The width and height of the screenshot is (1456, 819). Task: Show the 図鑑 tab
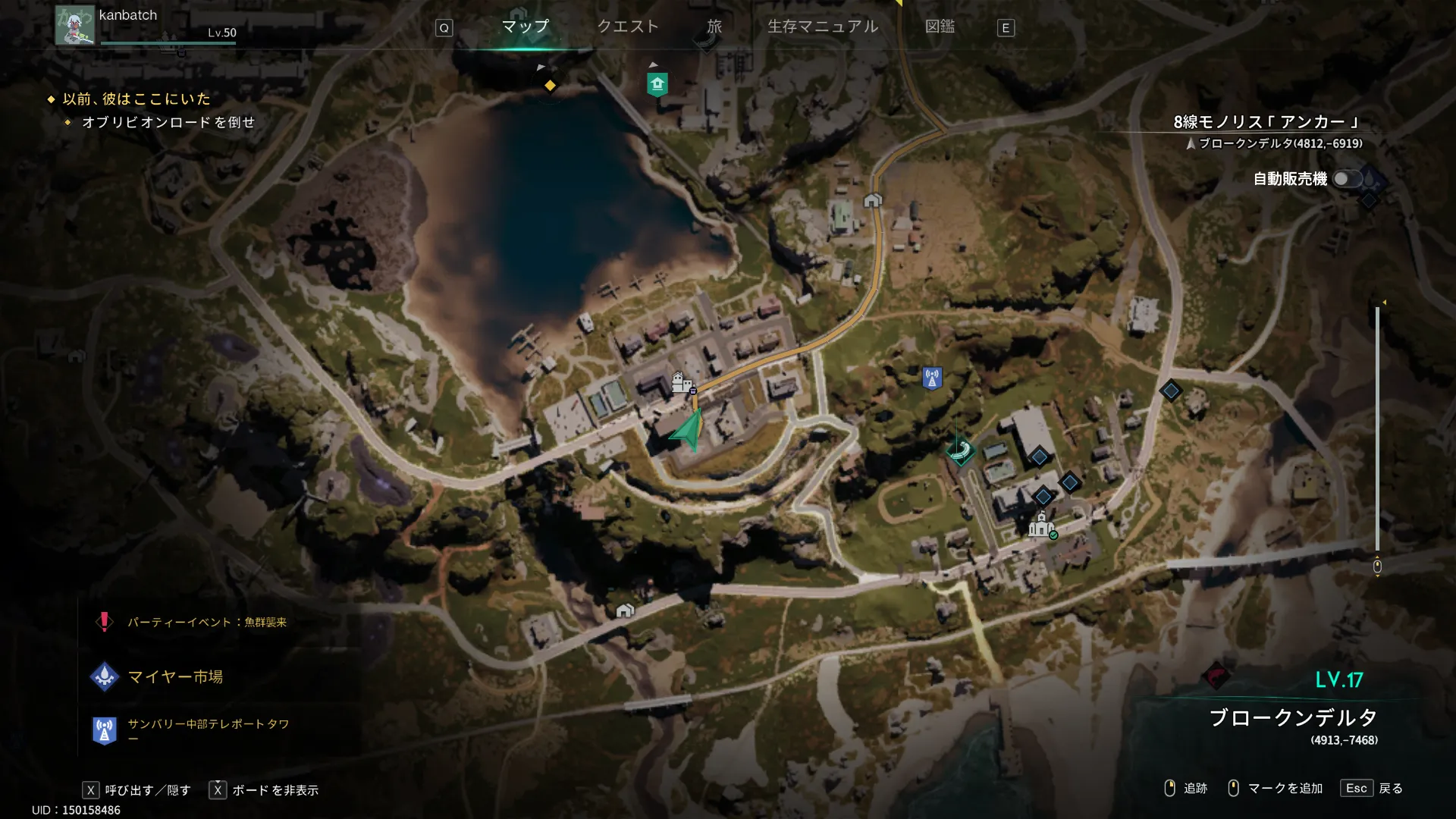[940, 27]
